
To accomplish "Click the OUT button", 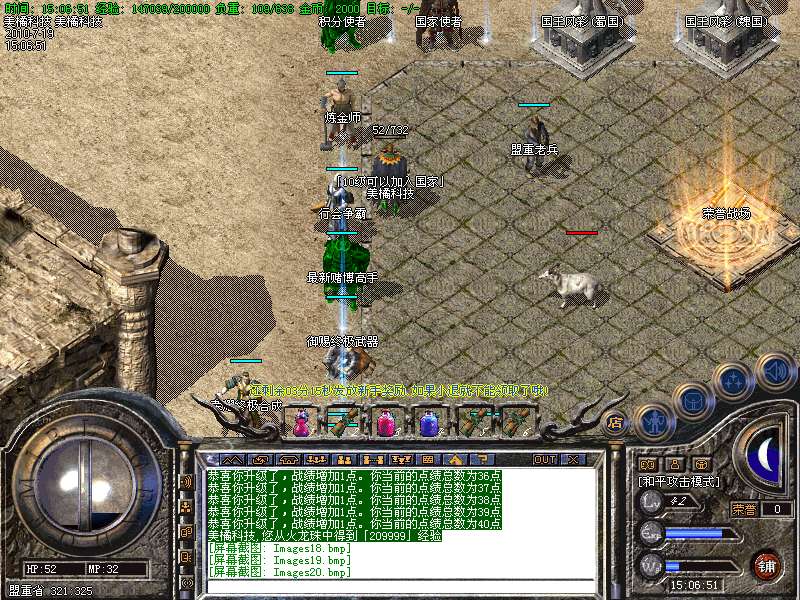I will pyautogui.click(x=544, y=459).
